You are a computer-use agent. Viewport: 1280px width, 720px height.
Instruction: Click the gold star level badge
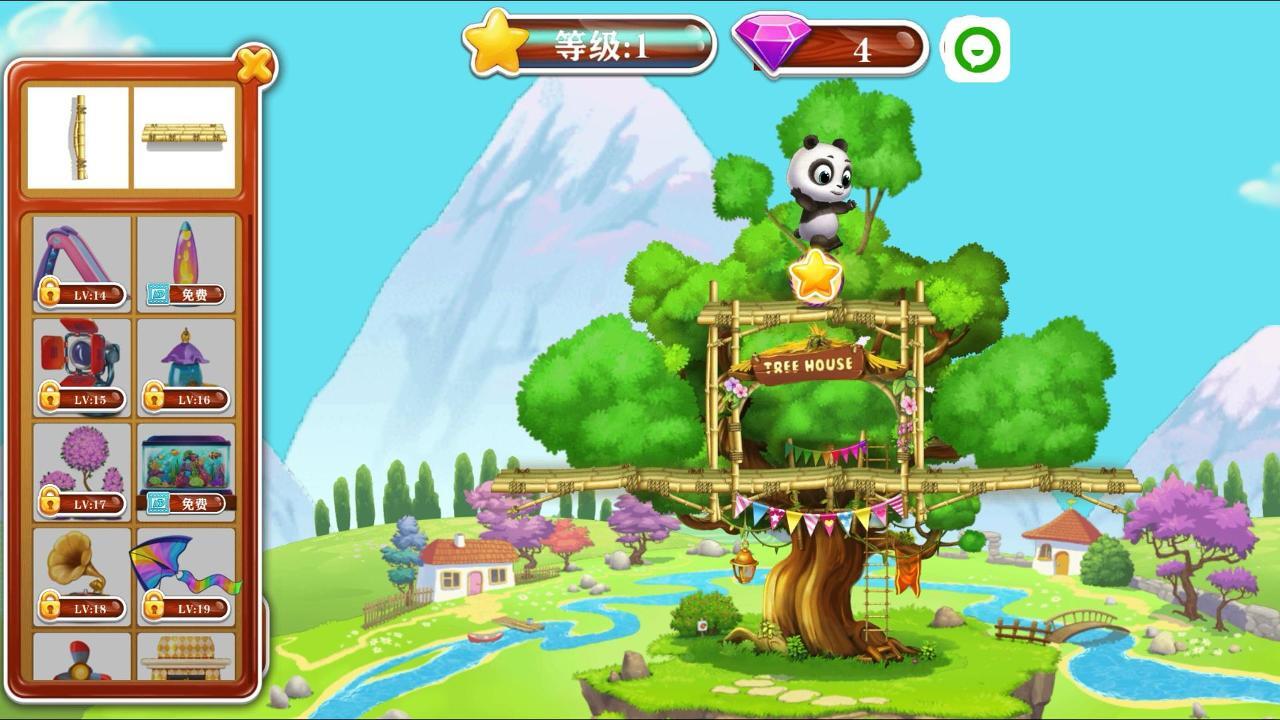coord(497,42)
